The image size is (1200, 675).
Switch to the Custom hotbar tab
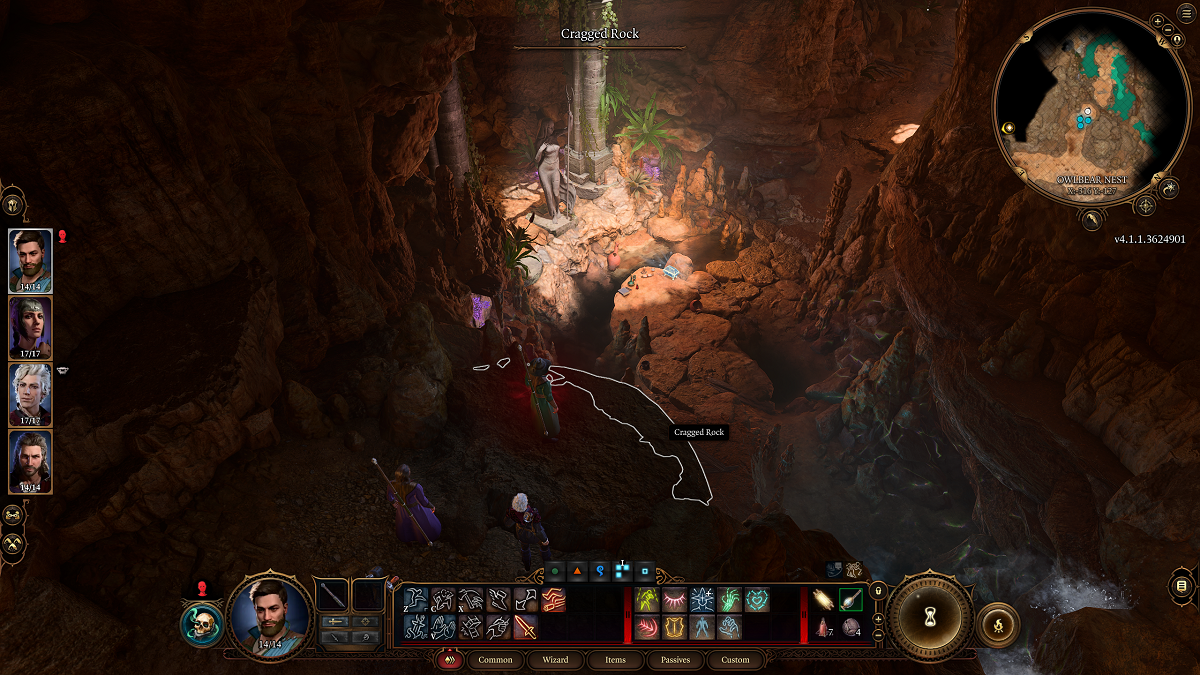tap(735, 660)
